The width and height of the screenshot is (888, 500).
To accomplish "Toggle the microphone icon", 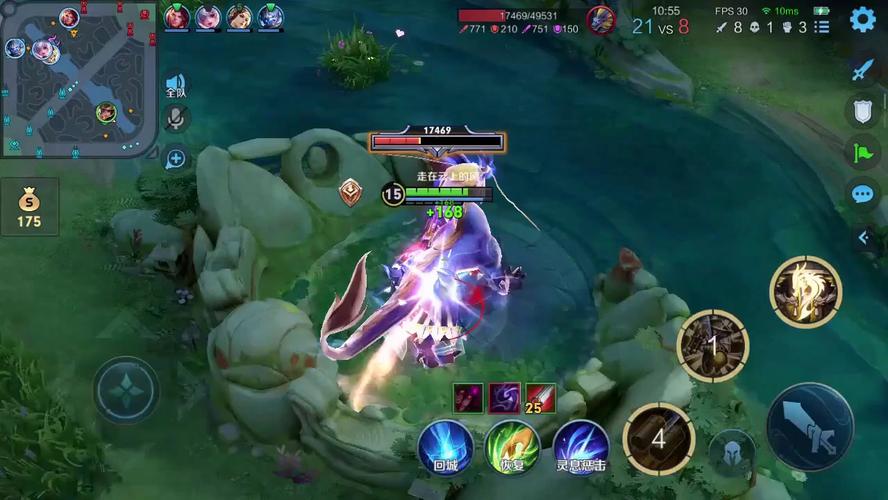I will click(176, 120).
